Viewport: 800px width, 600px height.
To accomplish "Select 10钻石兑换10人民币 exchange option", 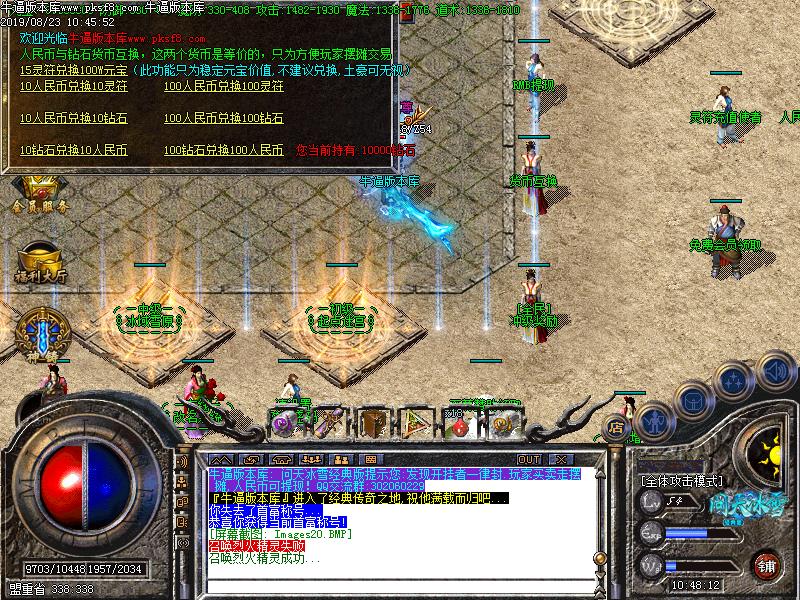I will [x=73, y=150].
